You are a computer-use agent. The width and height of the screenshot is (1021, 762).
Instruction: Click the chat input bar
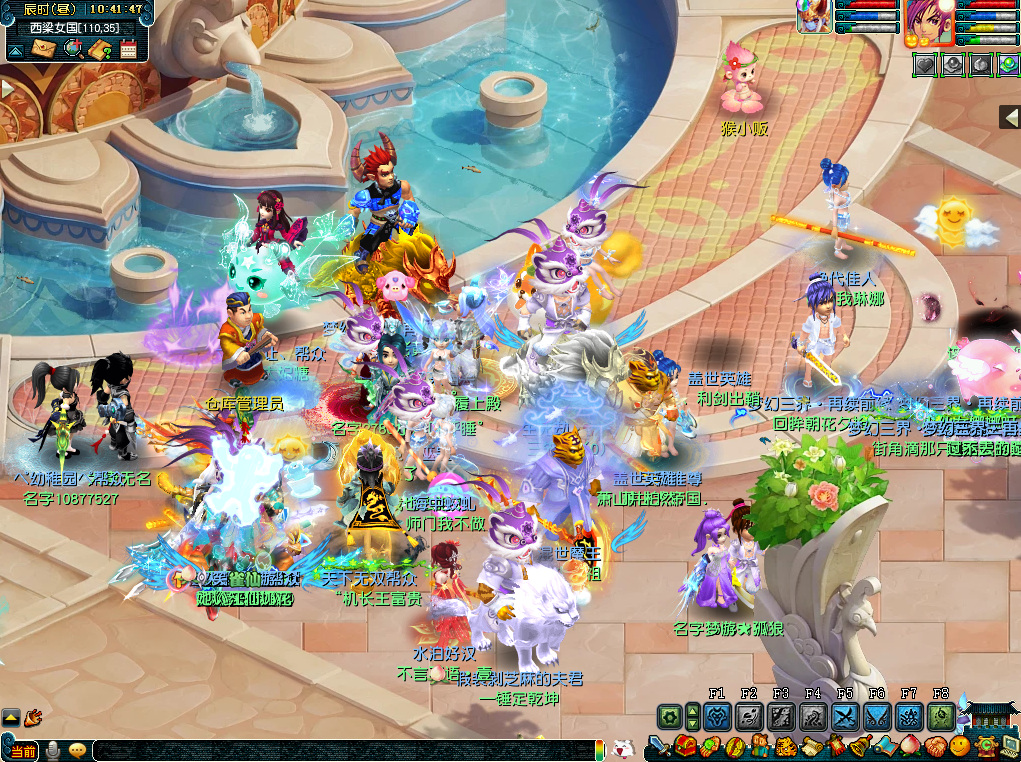pos(340,750)
